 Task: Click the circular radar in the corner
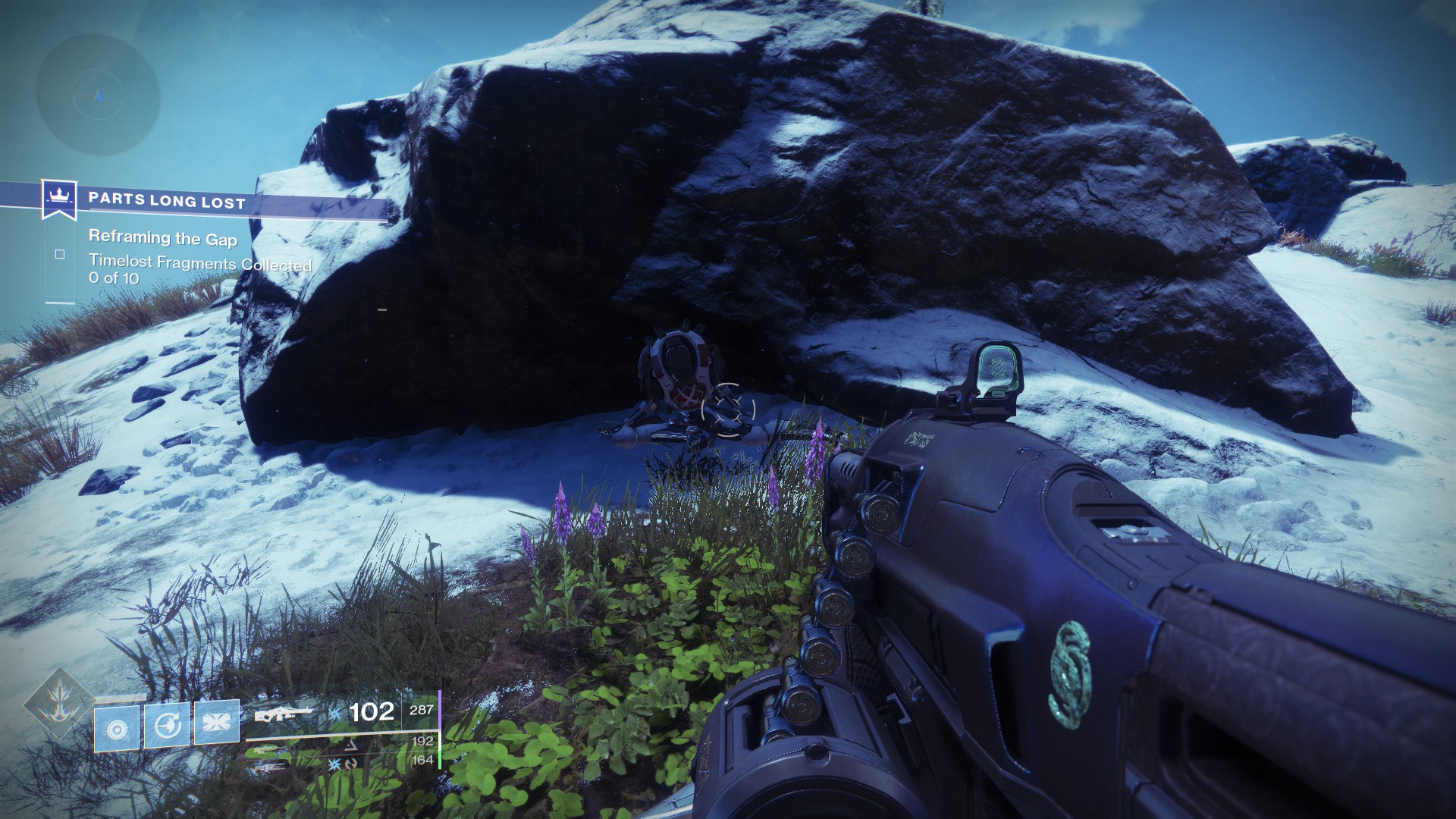[x=98, y=94]
